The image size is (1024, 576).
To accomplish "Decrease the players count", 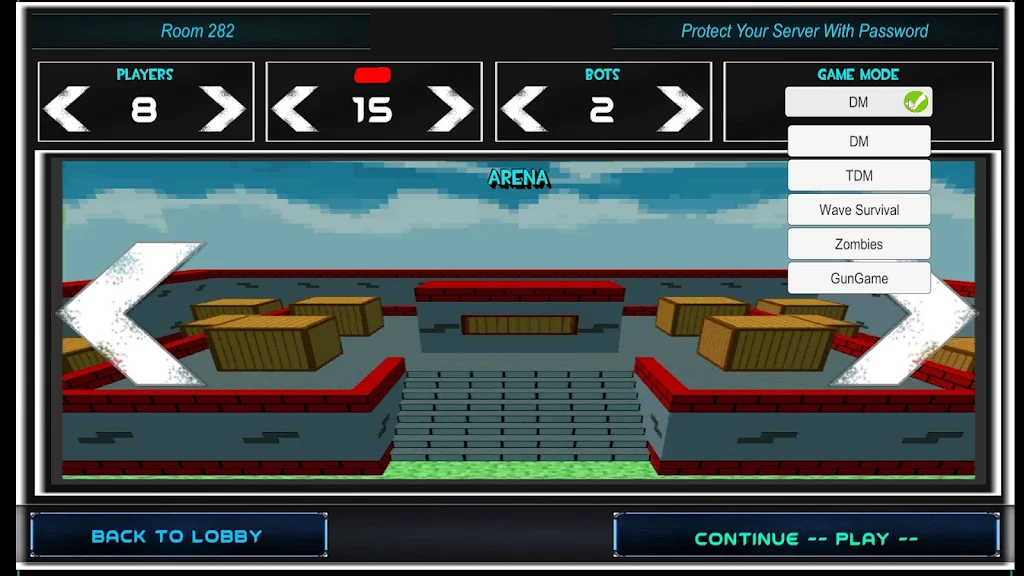I will pos(67,109).
